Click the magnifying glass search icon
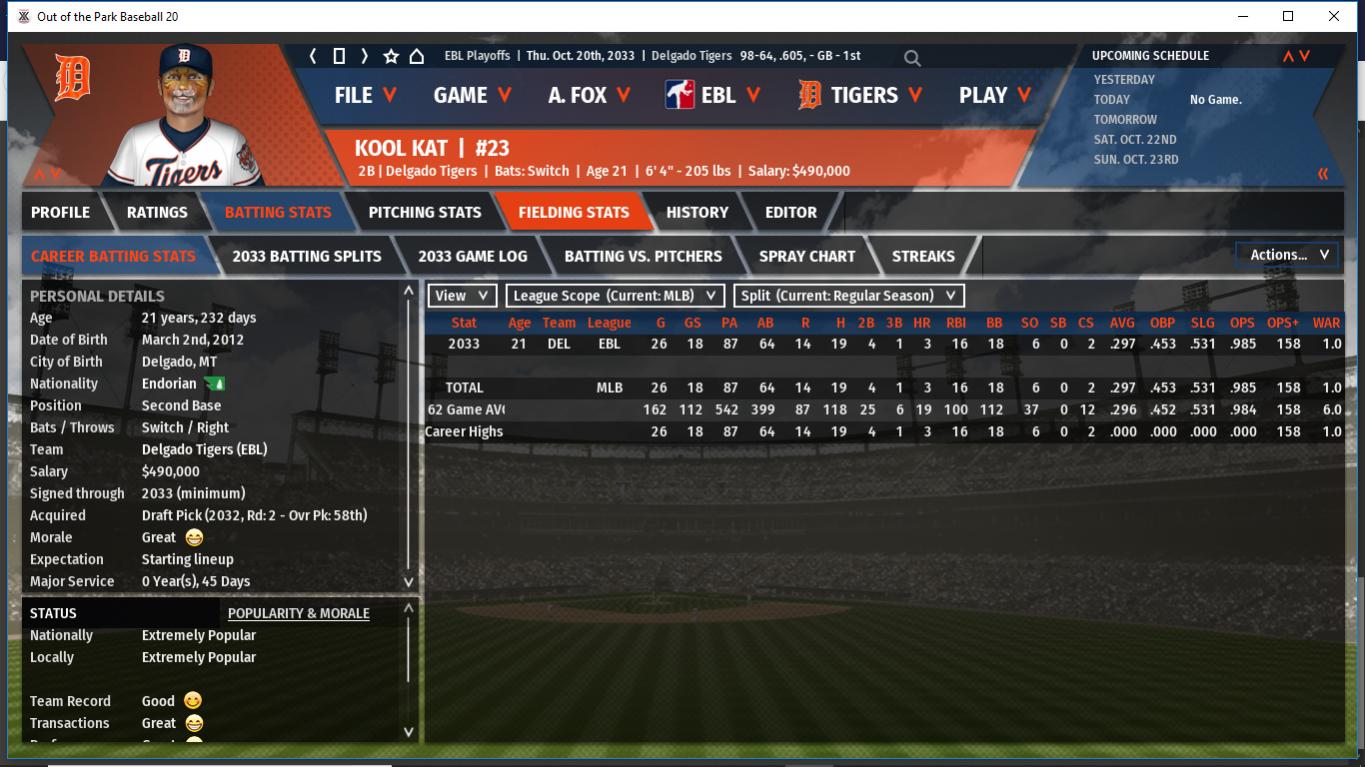 (x=912, y=58)
